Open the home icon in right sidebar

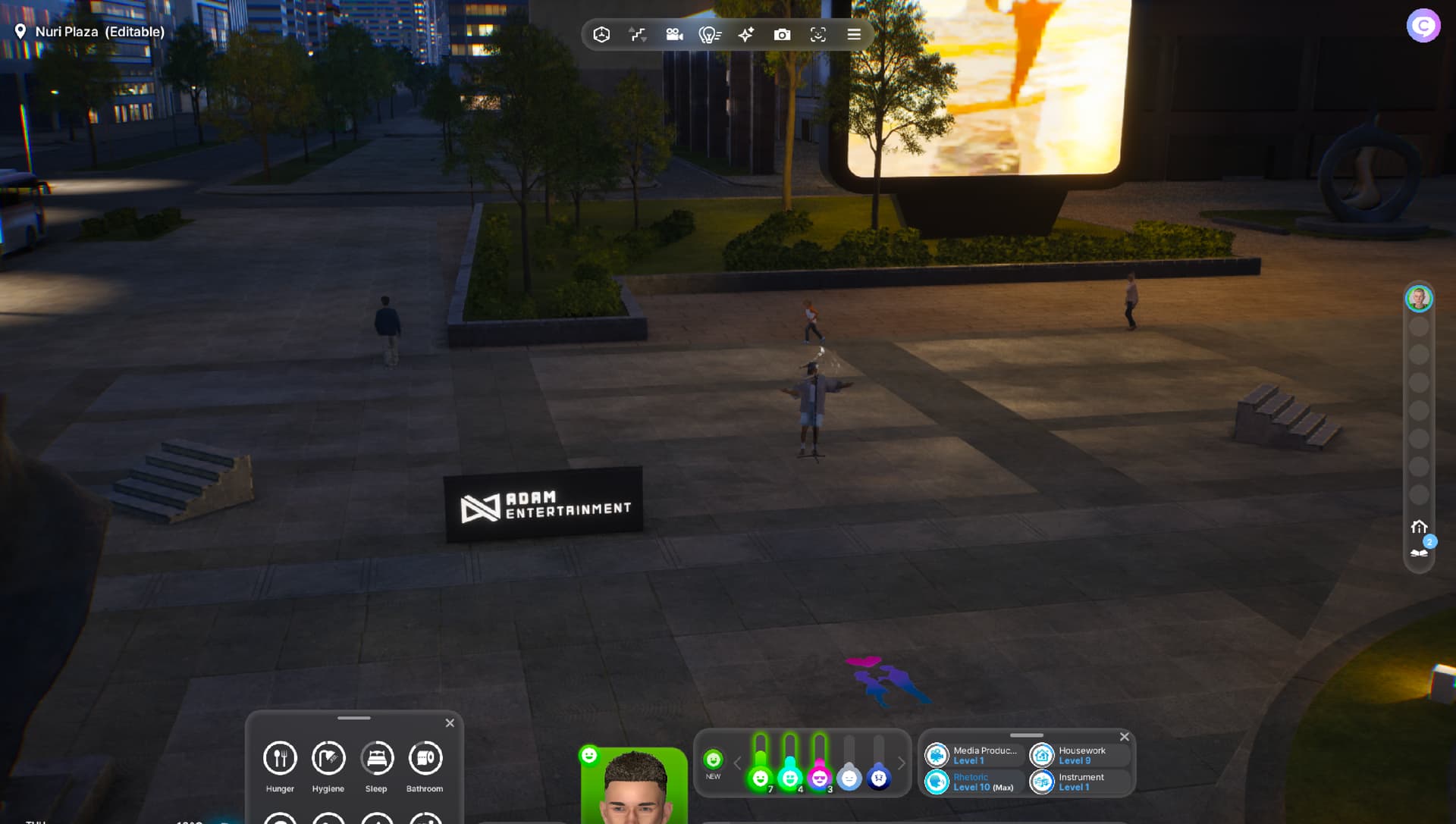[1419, 527]
